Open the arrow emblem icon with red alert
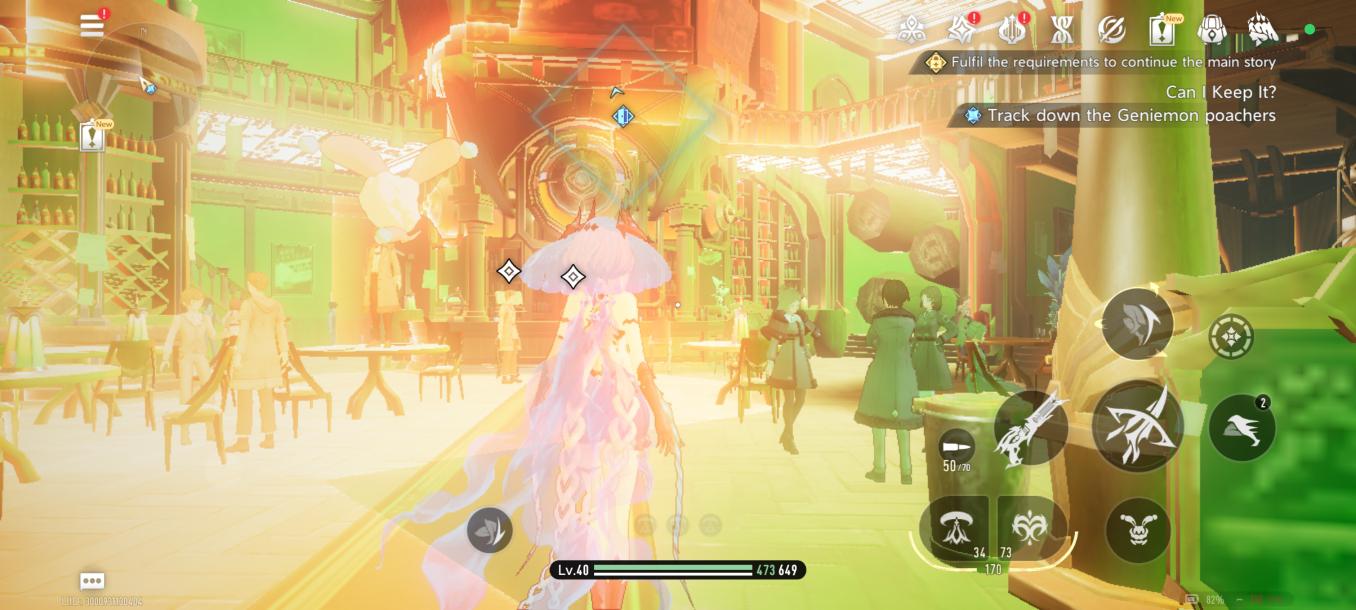This screenshot has width=1356, height=610. point(1012,30)
